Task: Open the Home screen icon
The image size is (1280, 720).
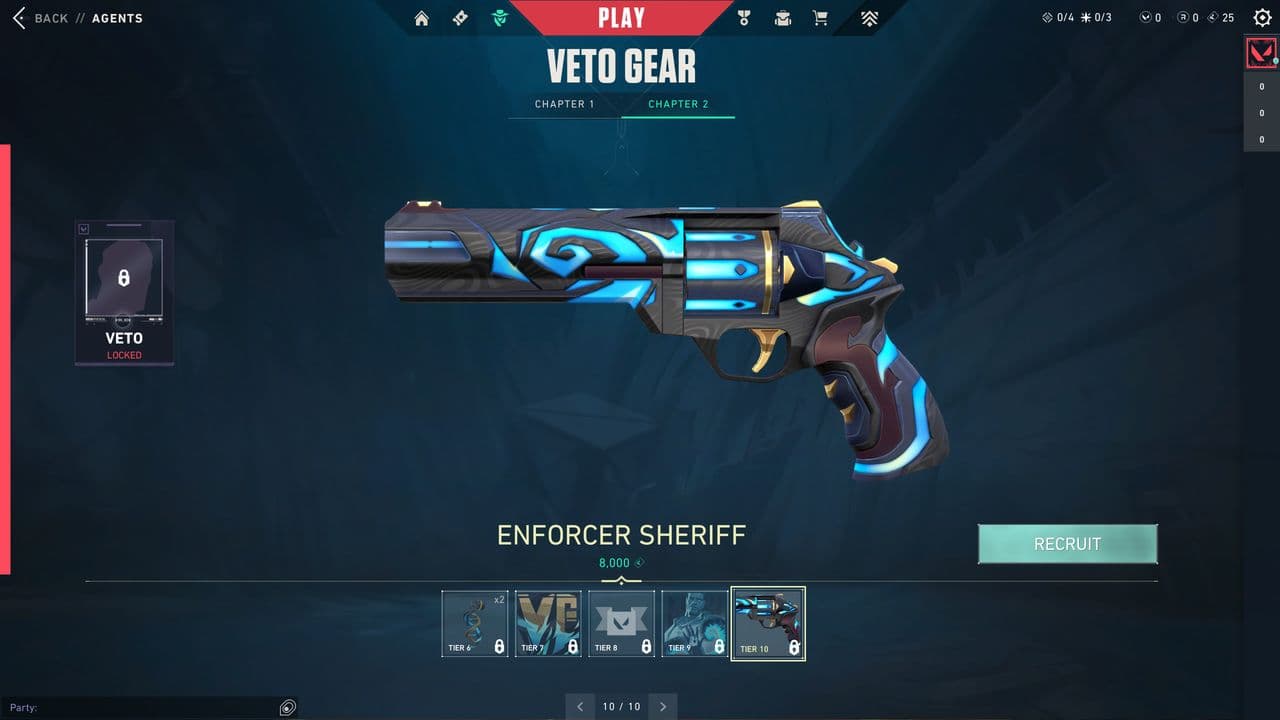Action: tap(420, 17)
